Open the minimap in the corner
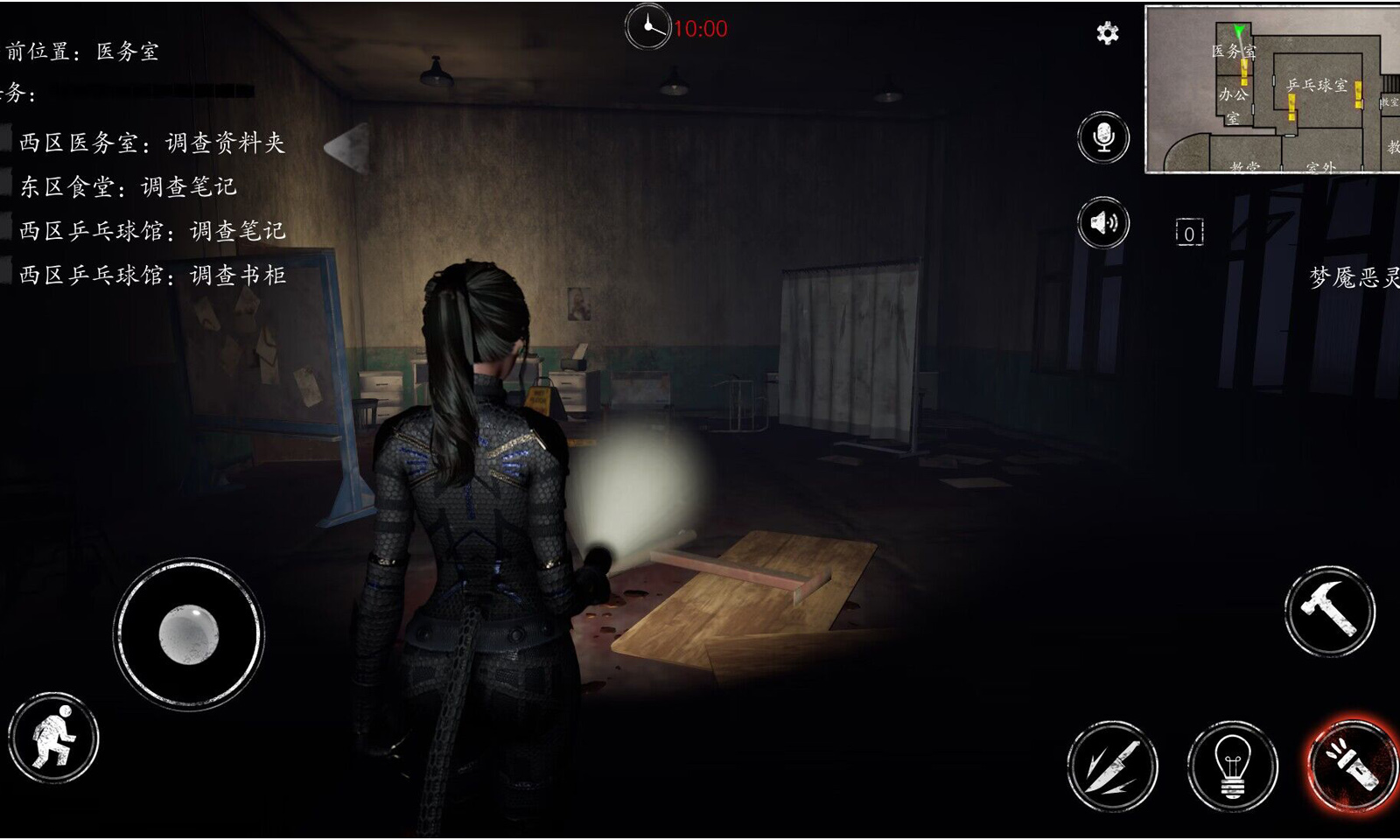The width and height of the screenshot is (1400, 840). pyautogui.click(x=1273, y=89)
